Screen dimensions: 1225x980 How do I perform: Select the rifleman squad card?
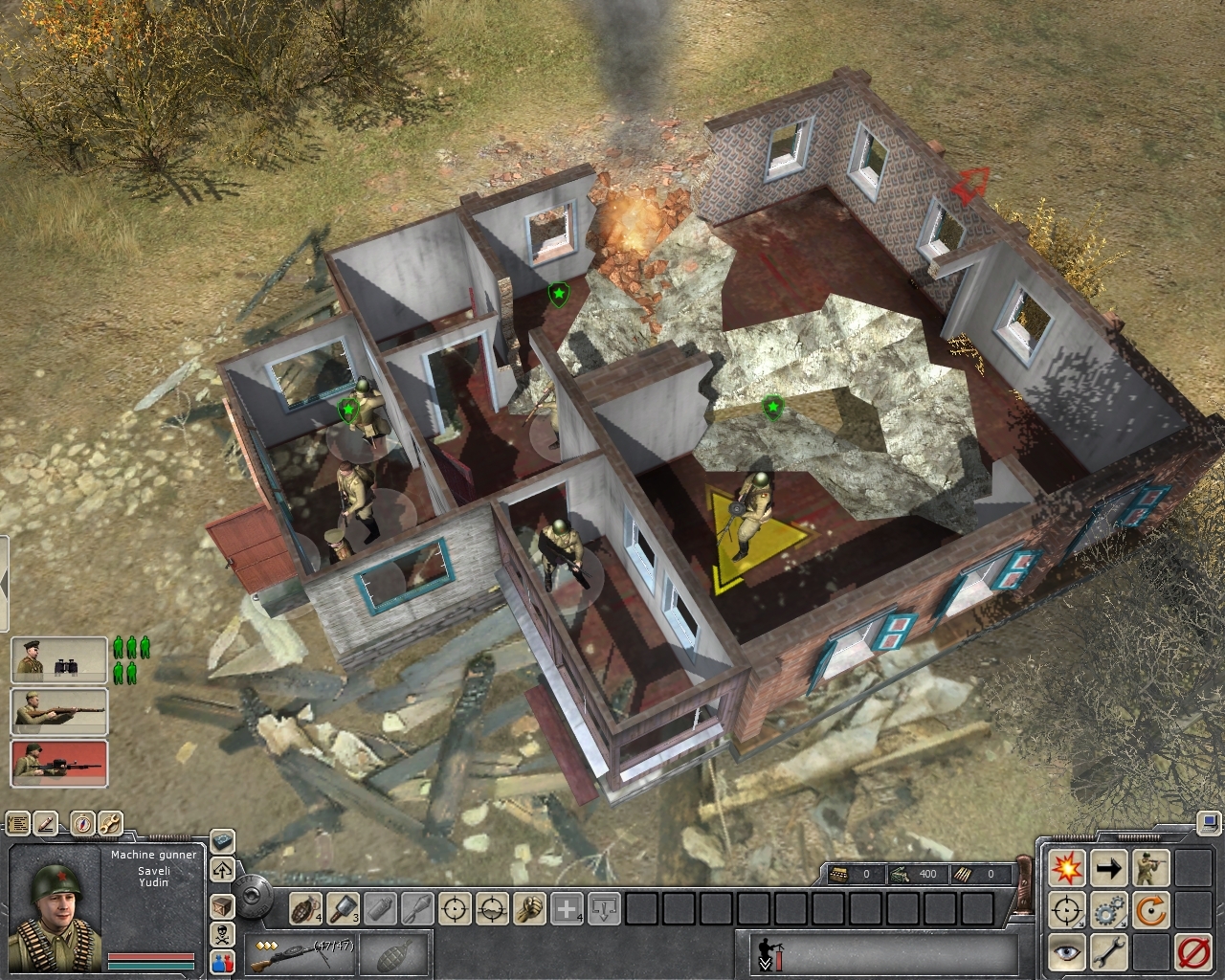tap(59, 712)
